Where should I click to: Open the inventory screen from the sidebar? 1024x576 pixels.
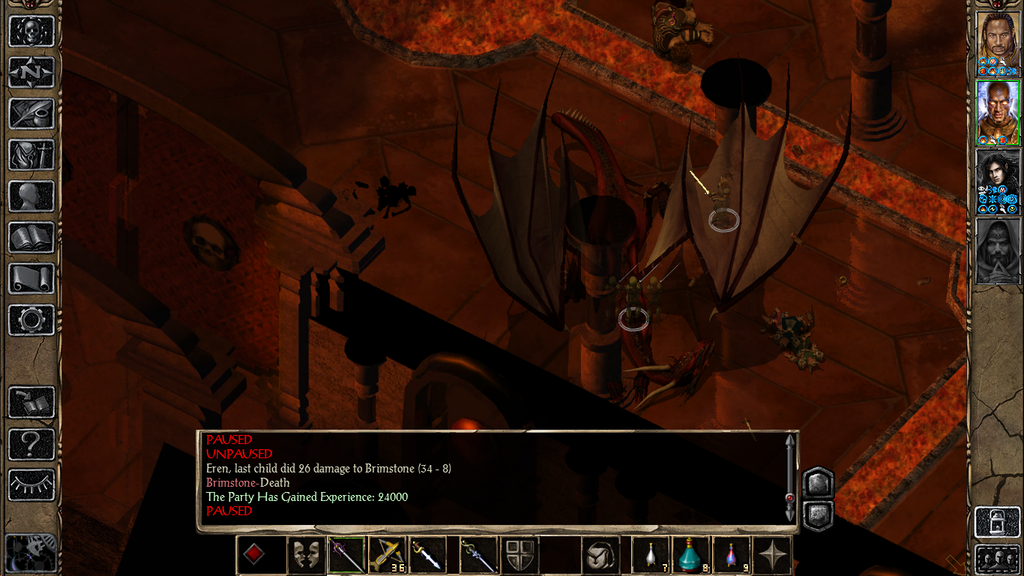pos(31,154)
